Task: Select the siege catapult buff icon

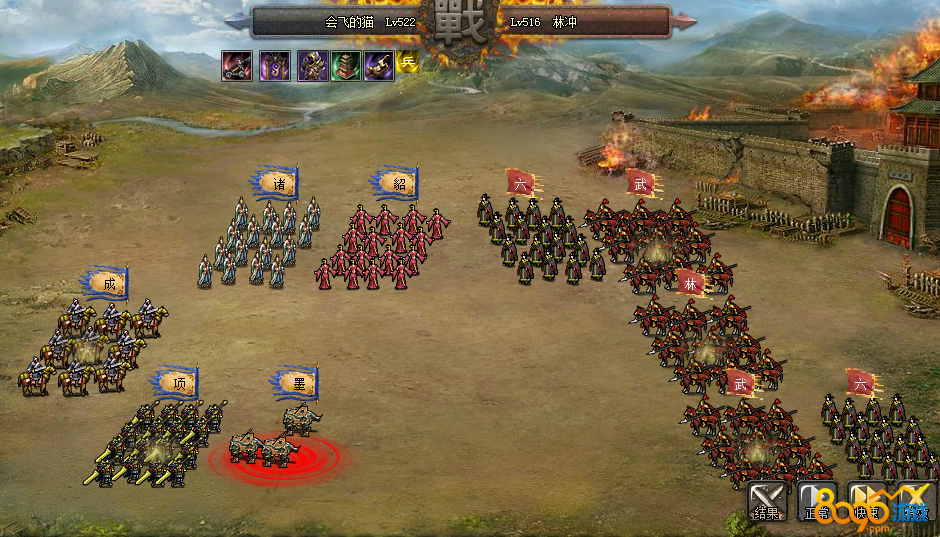Action: tap(237, 66)
